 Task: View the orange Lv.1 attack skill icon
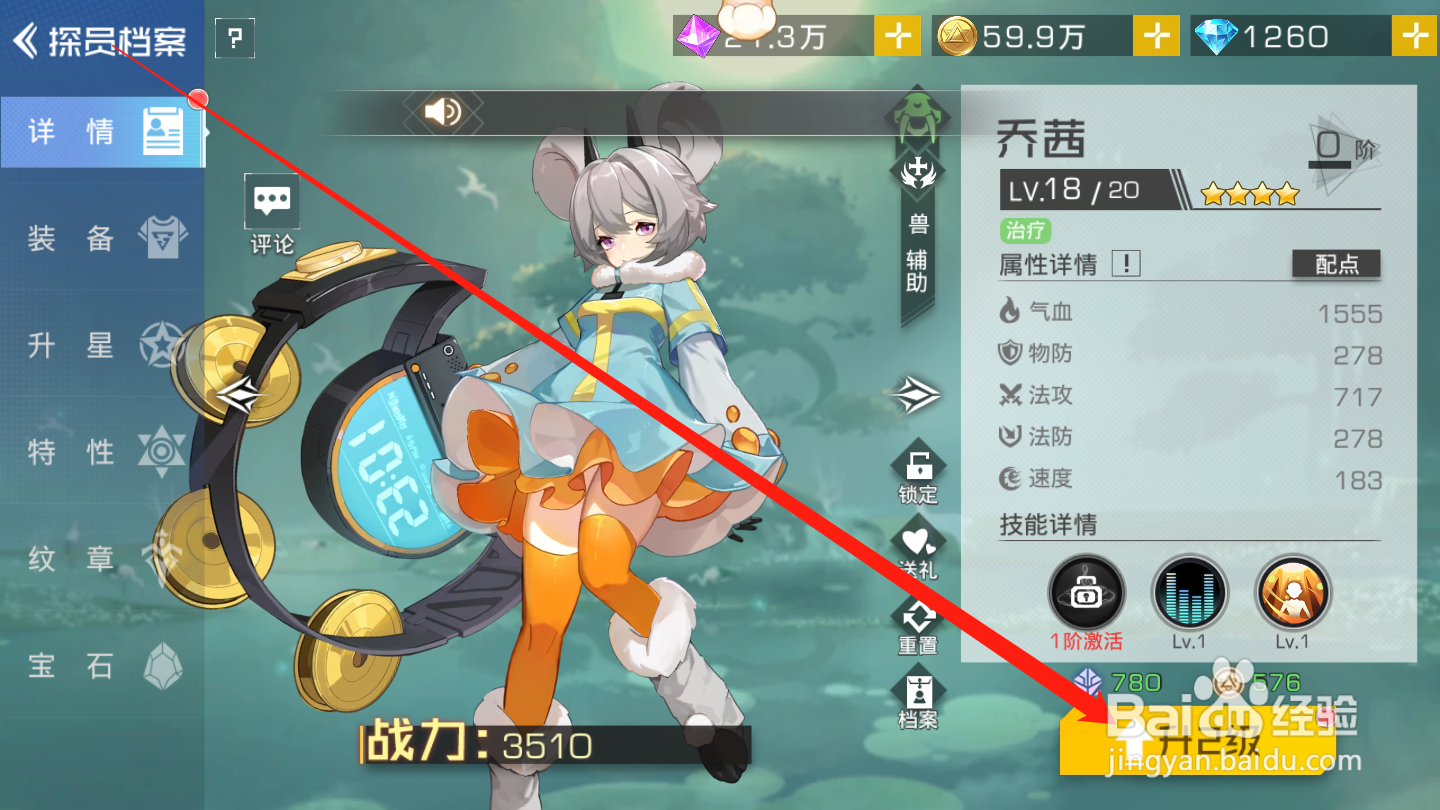tap(1292, 590)
